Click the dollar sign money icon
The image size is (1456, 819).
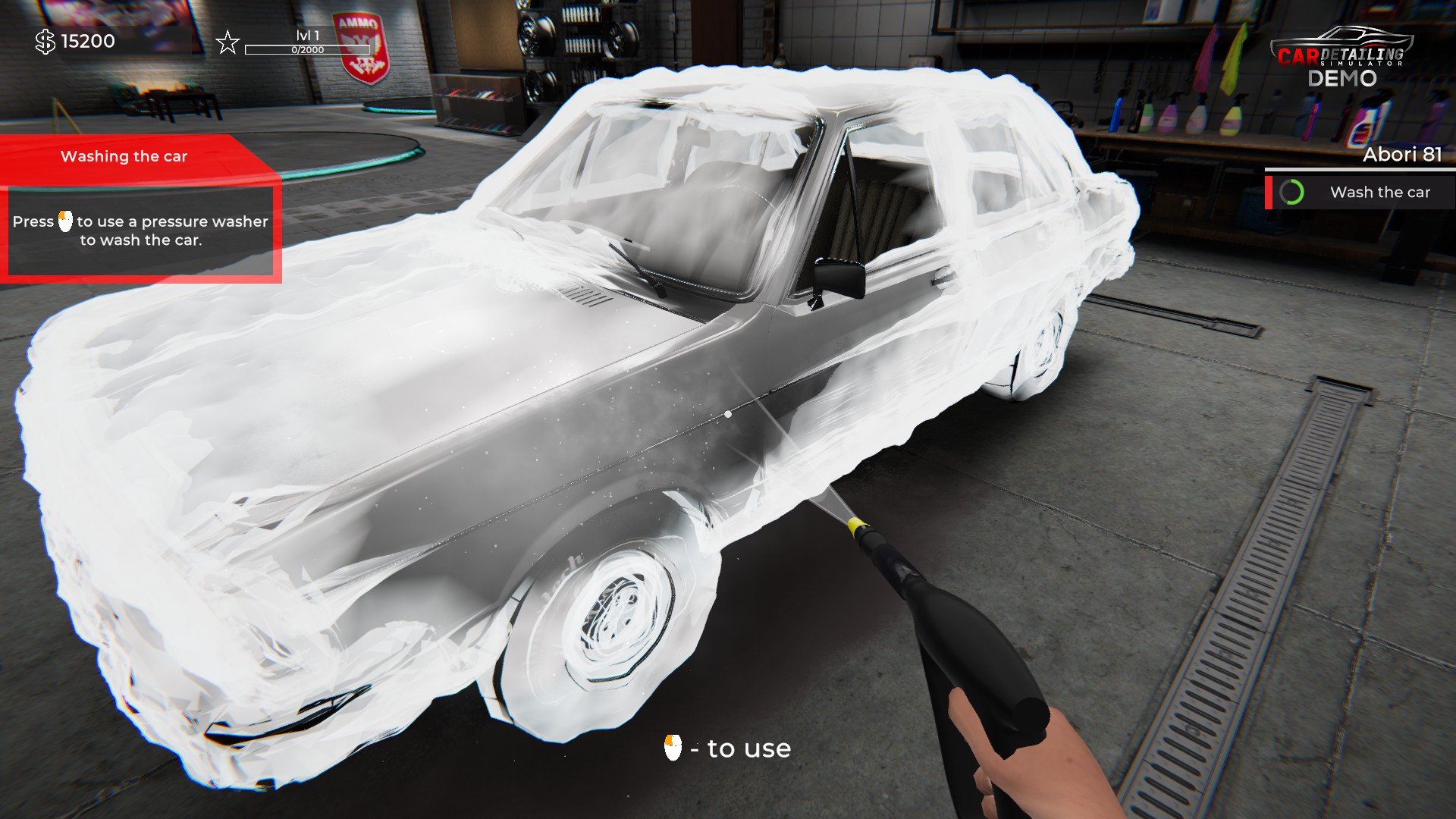tap(44, 42)
